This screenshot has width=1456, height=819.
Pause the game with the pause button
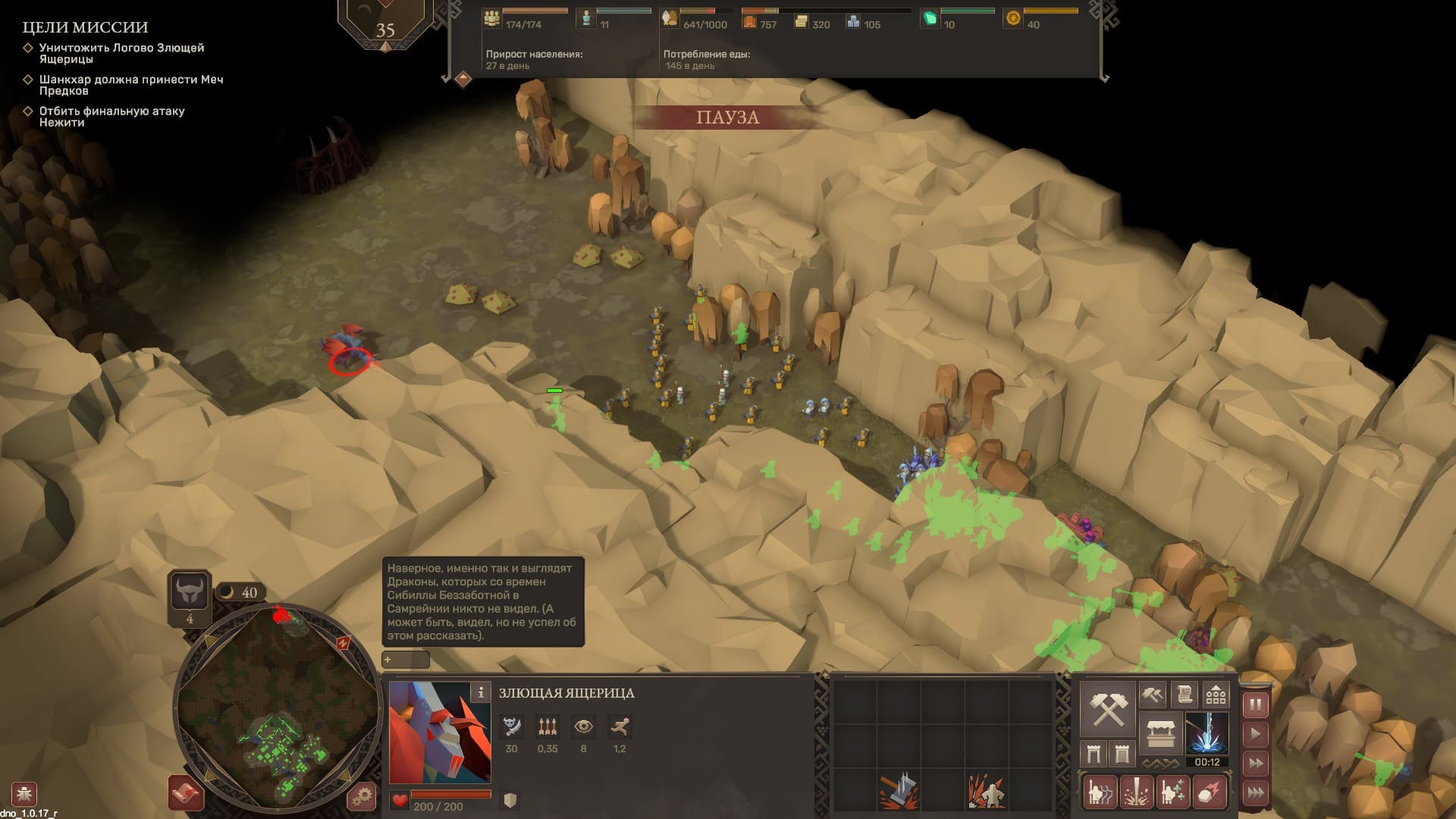[x=1255, y=705]
